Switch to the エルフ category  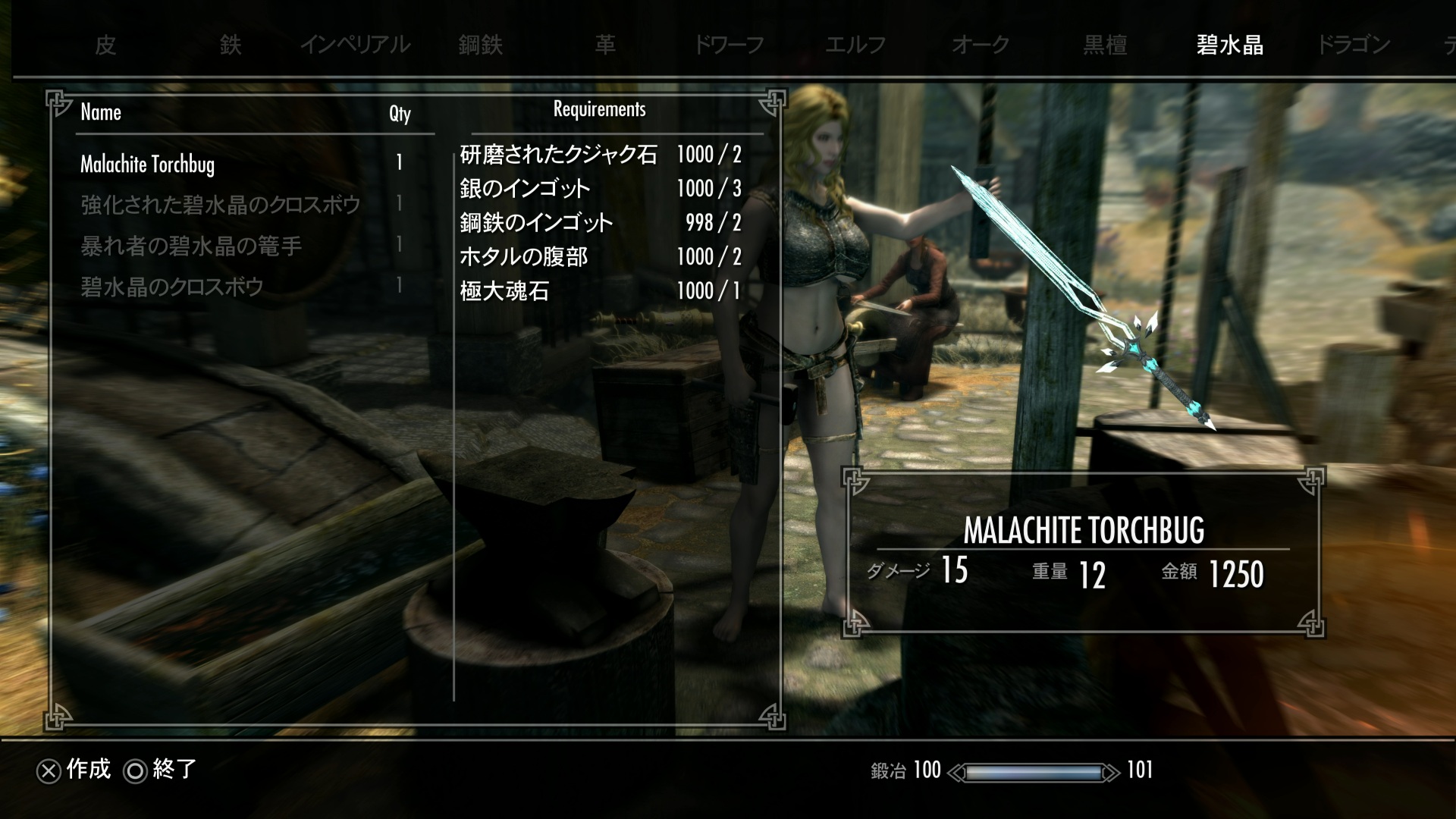pos(855,45)
